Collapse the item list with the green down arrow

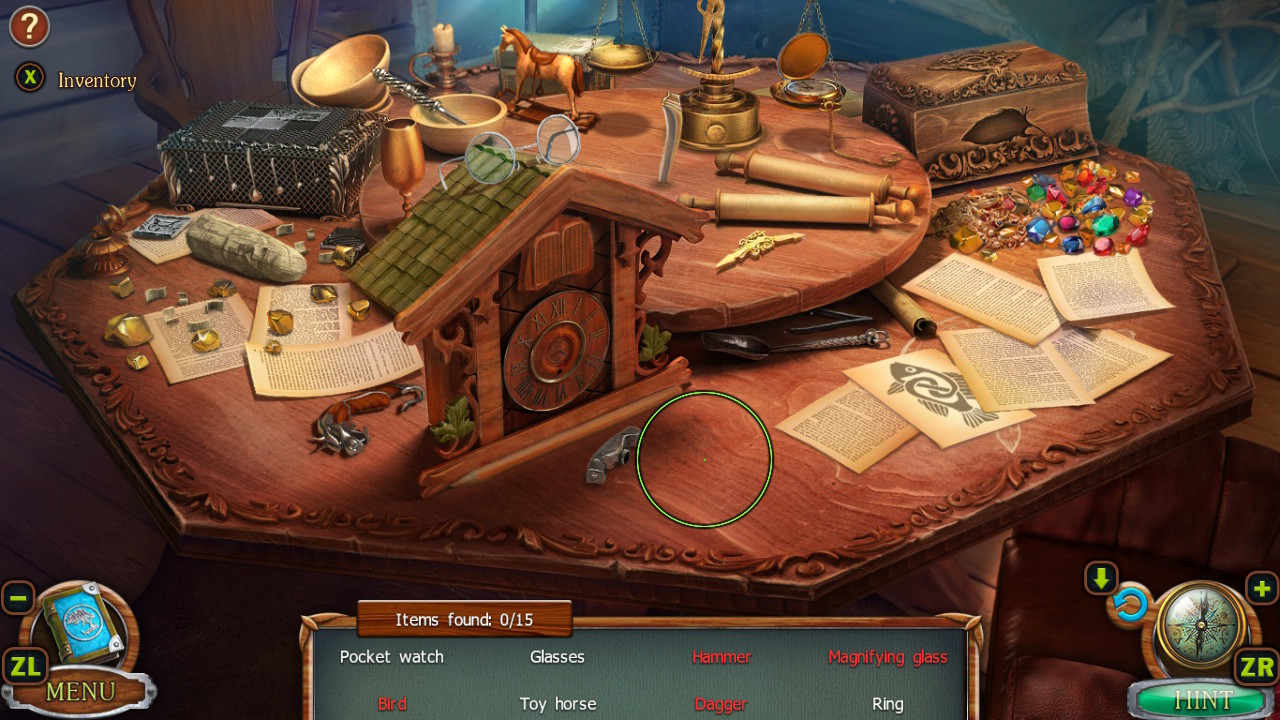[x=1098, y=577]
